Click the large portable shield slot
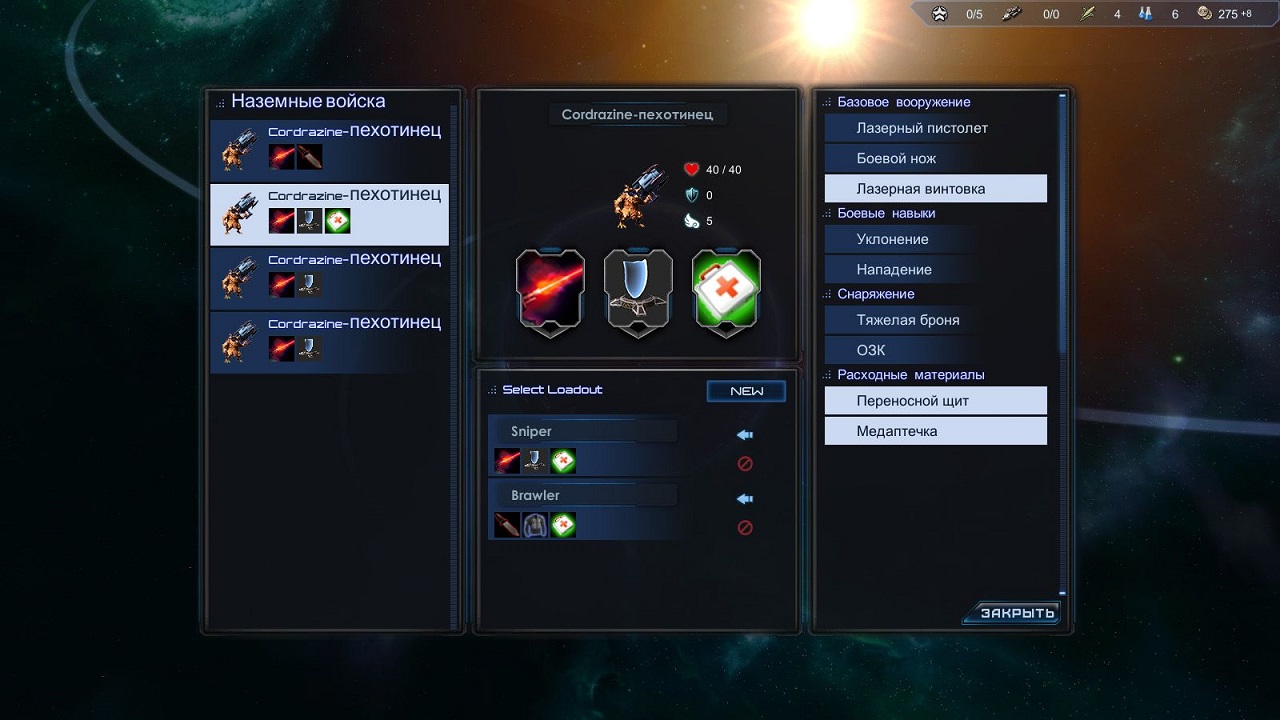 [x=638, y=292]
